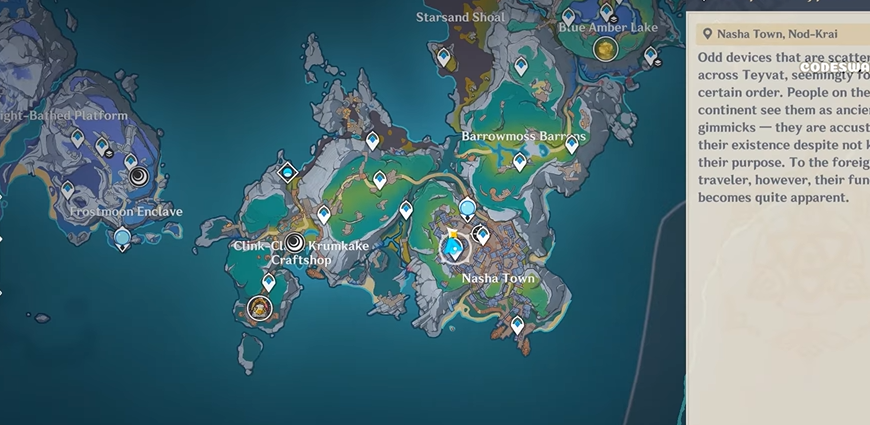Select the round statue marker below Frostmoon Enclave
The width and height of the screenshot is (870, 425).
click(x=122, y=238)
